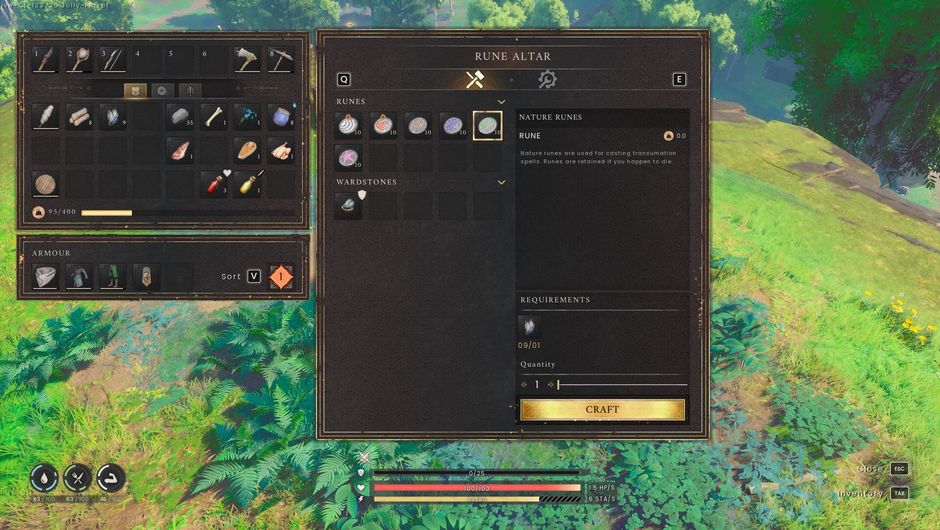
Task: Select the wardstone recipe
Action: pos(349,206)
